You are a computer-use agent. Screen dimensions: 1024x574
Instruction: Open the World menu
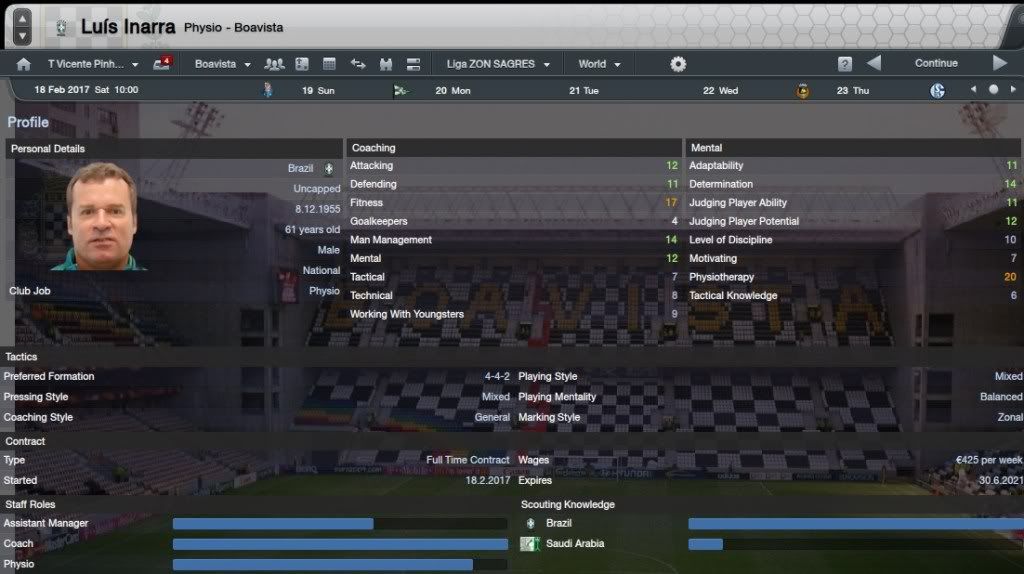pos(599,64)
